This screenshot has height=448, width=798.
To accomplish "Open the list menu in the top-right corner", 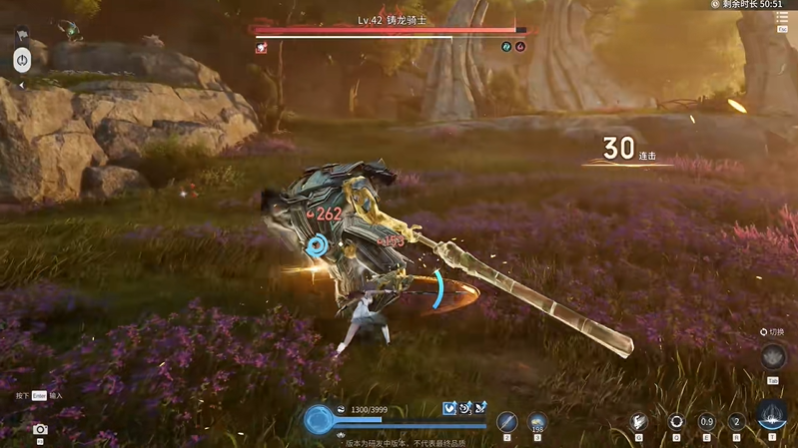I will [x=782, y=19].
